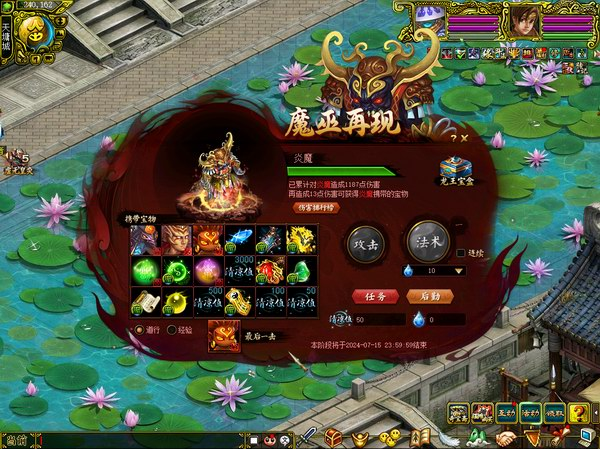Open help with the question mark beside close
The height and width of the screenshot is (449, 600).
coord(452,138)
